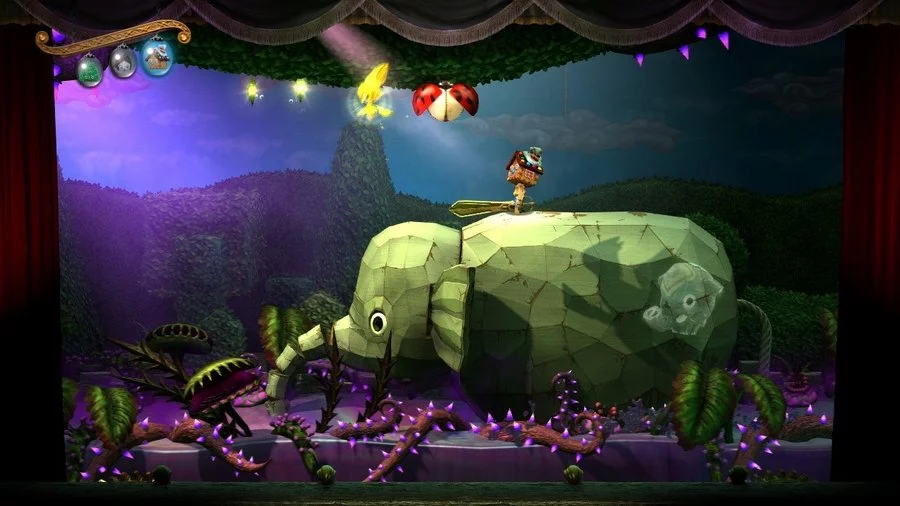Select the grey skull head orb

(123, 63)
